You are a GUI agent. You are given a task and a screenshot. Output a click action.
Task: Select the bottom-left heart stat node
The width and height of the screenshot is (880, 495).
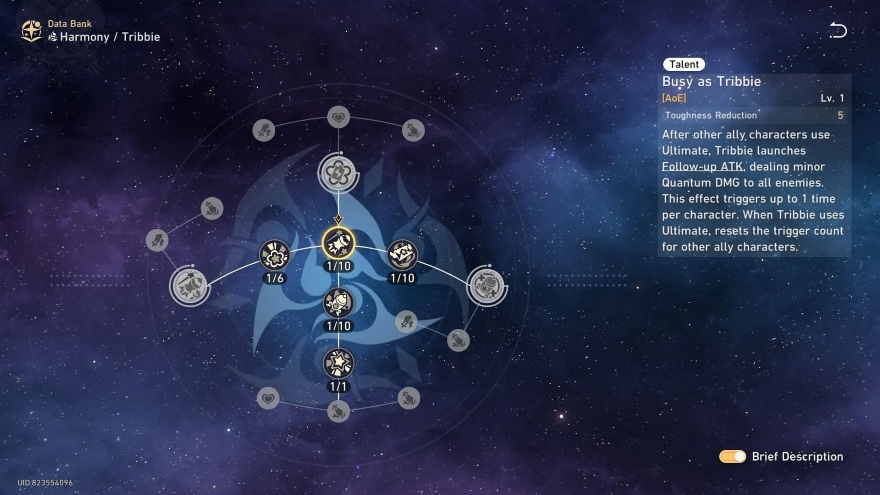click(267, 398)
